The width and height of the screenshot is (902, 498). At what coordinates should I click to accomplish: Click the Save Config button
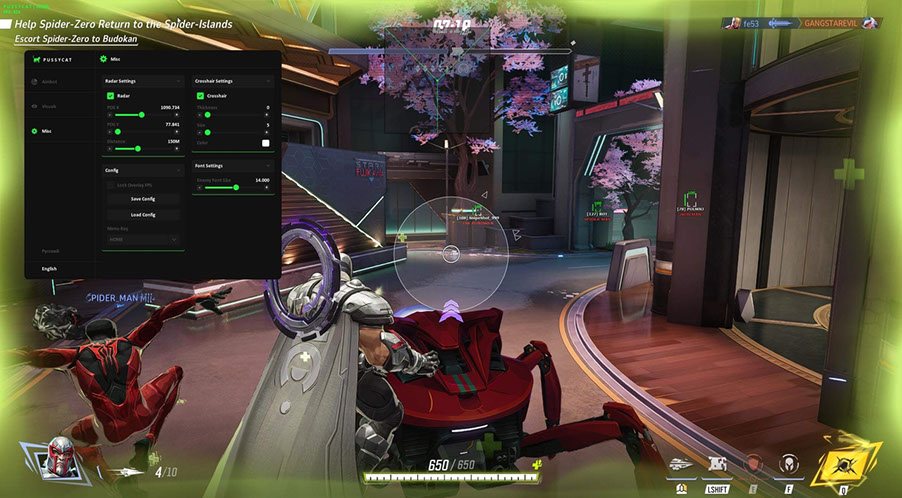(x=142, y=199)
